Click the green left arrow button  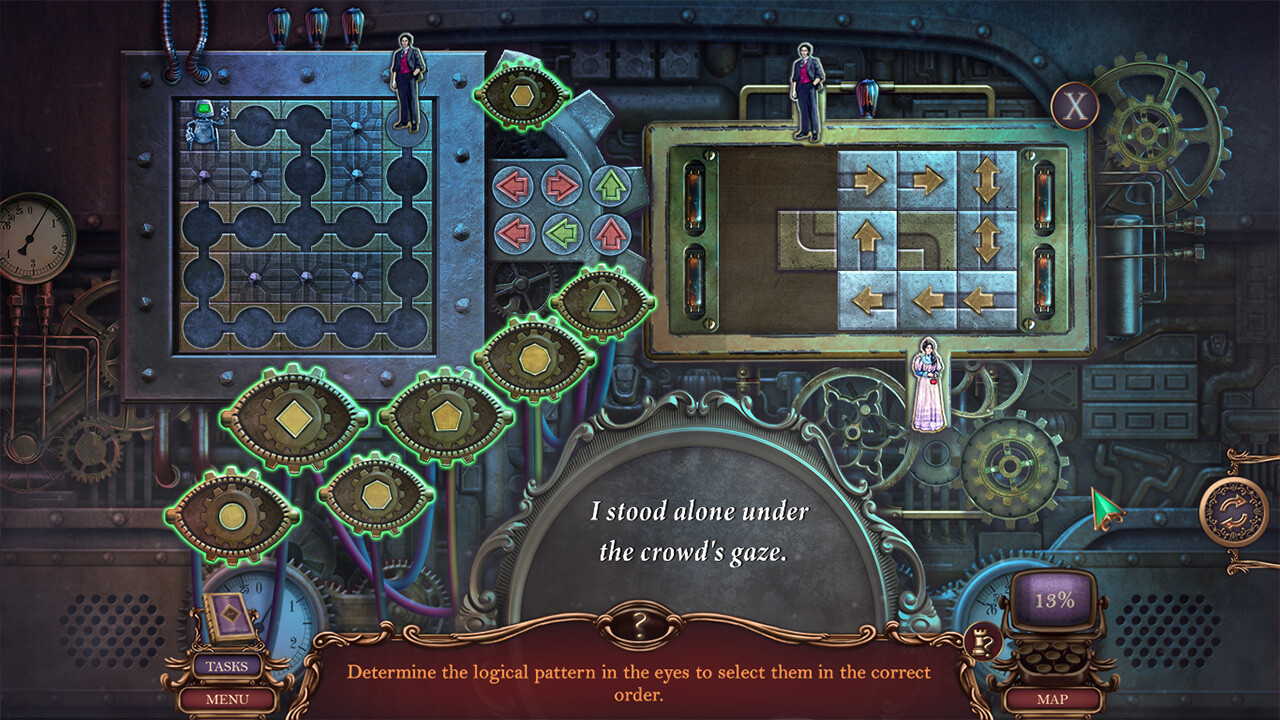[x=562, y=234]
